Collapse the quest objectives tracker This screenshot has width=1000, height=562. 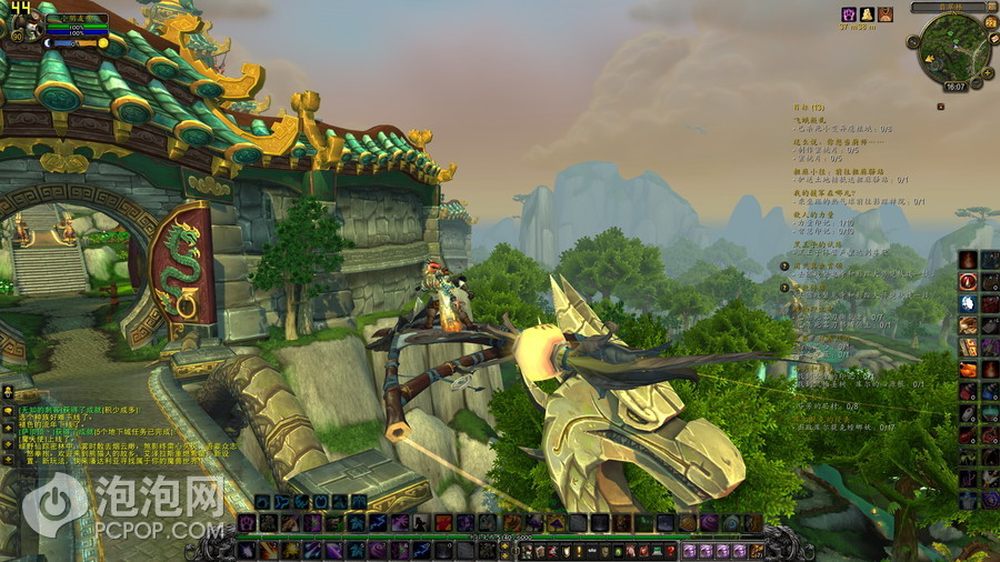click(940, 105)
